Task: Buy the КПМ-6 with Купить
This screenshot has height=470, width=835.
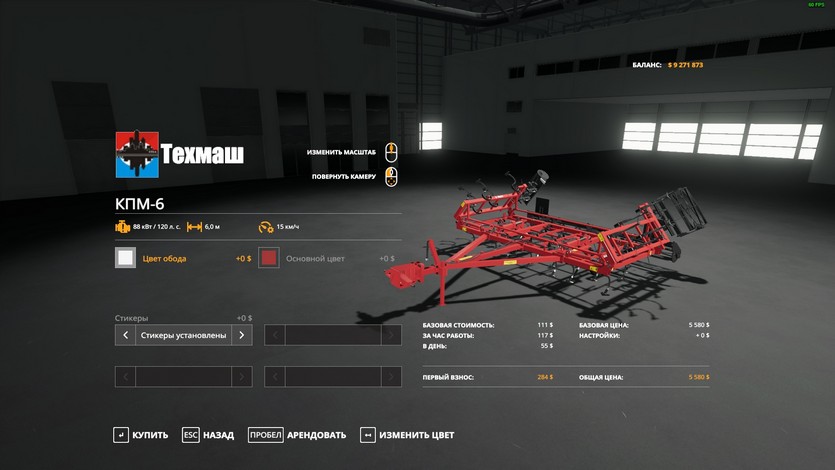Action: click(141, 435)
